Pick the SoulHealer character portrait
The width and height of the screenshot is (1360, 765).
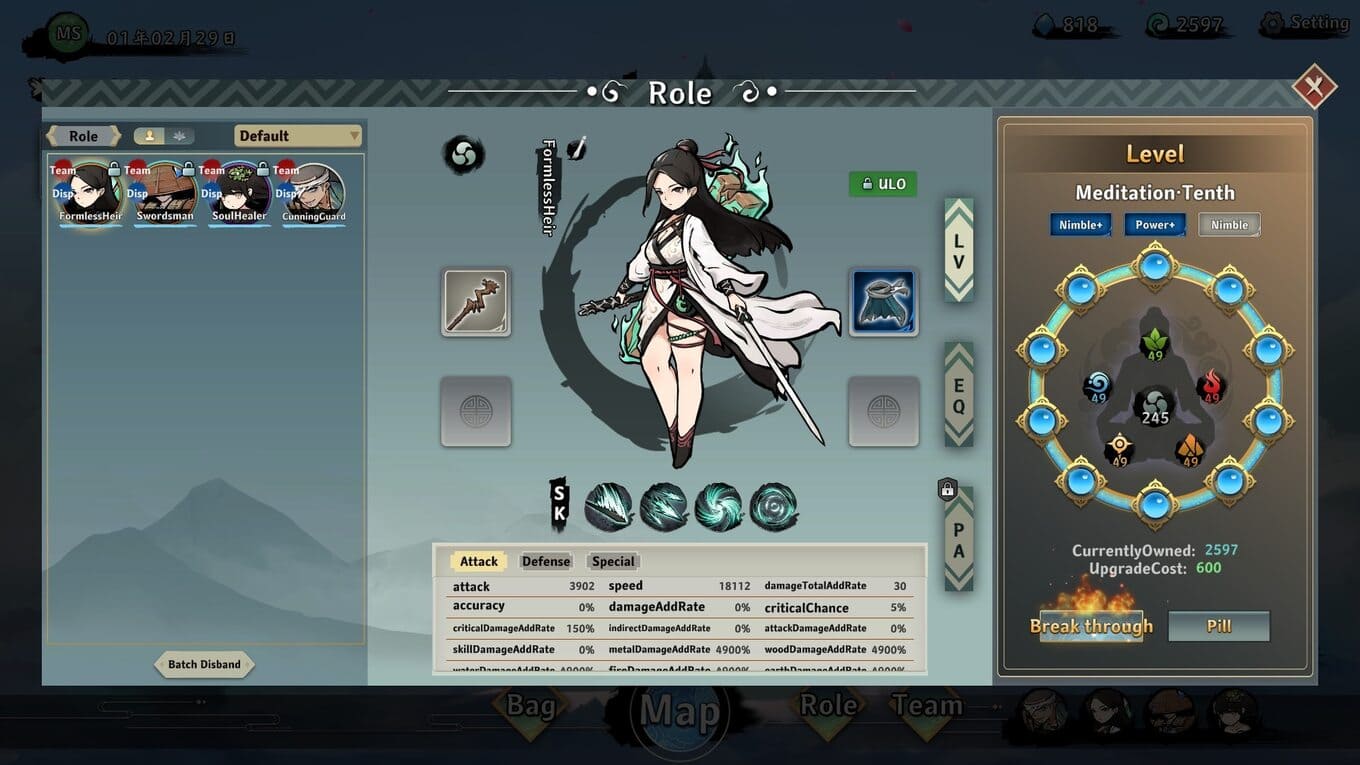pos(239,194)
